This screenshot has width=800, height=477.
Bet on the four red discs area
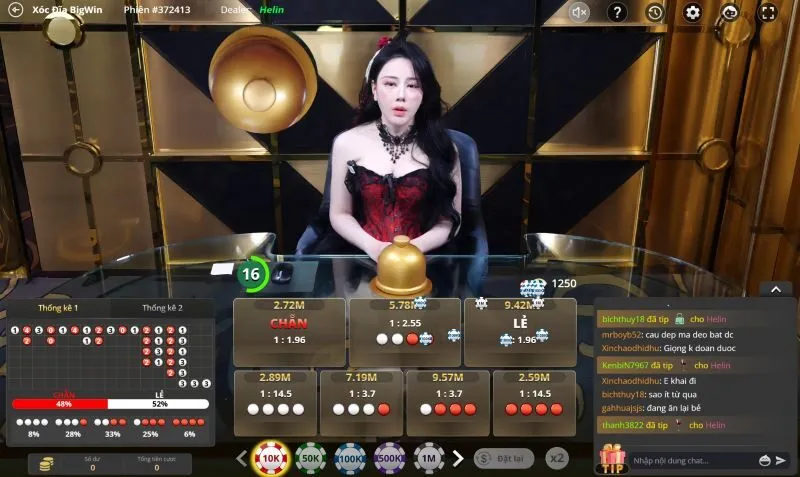click(534, 394)
